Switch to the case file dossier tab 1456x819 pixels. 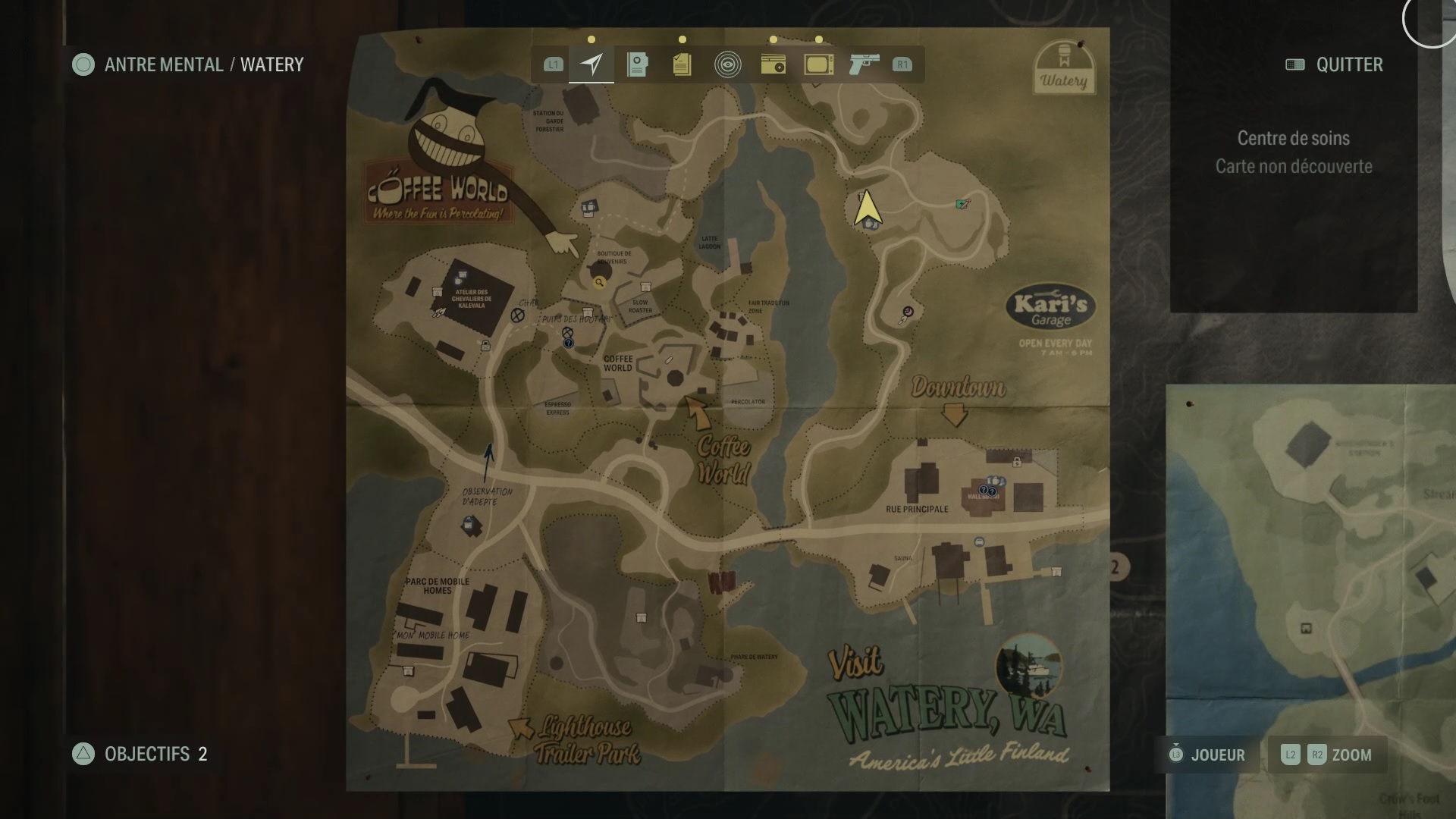tap(637, 64)
